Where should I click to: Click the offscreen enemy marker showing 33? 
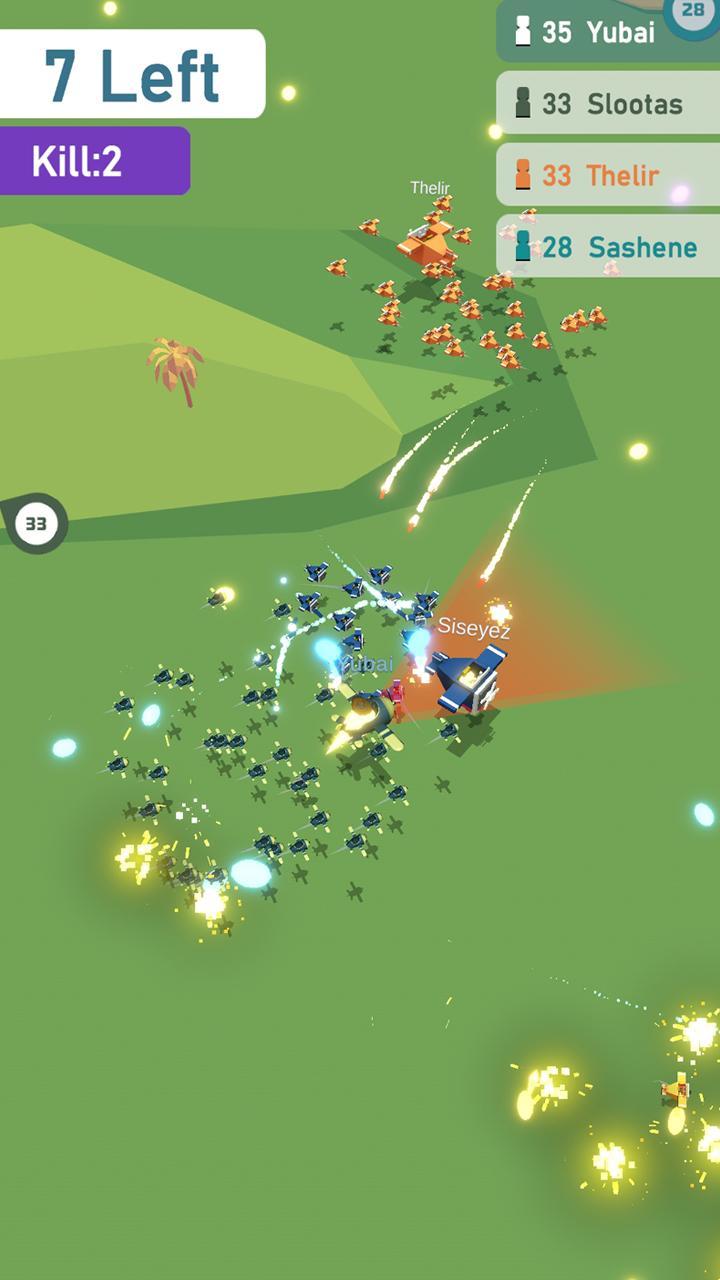pyautogui.click(x=36, y=523)
